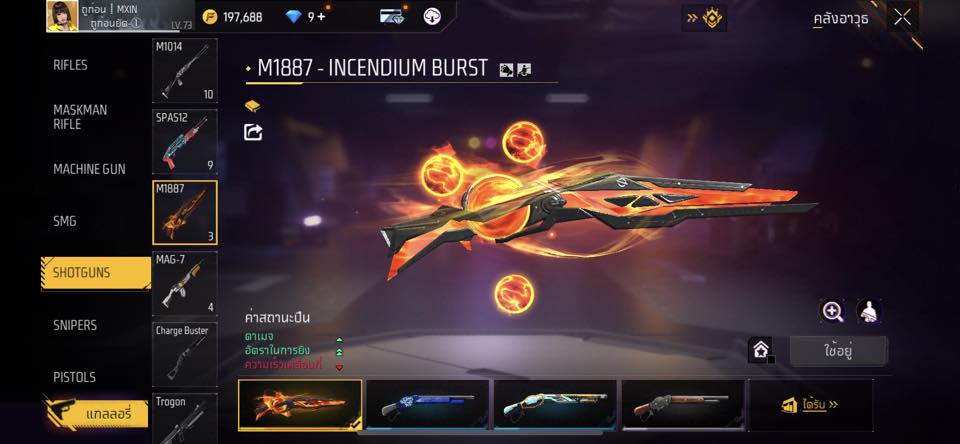Open the gallery button at bottom left
Screen dimensions: 960x444
(95, 412)
